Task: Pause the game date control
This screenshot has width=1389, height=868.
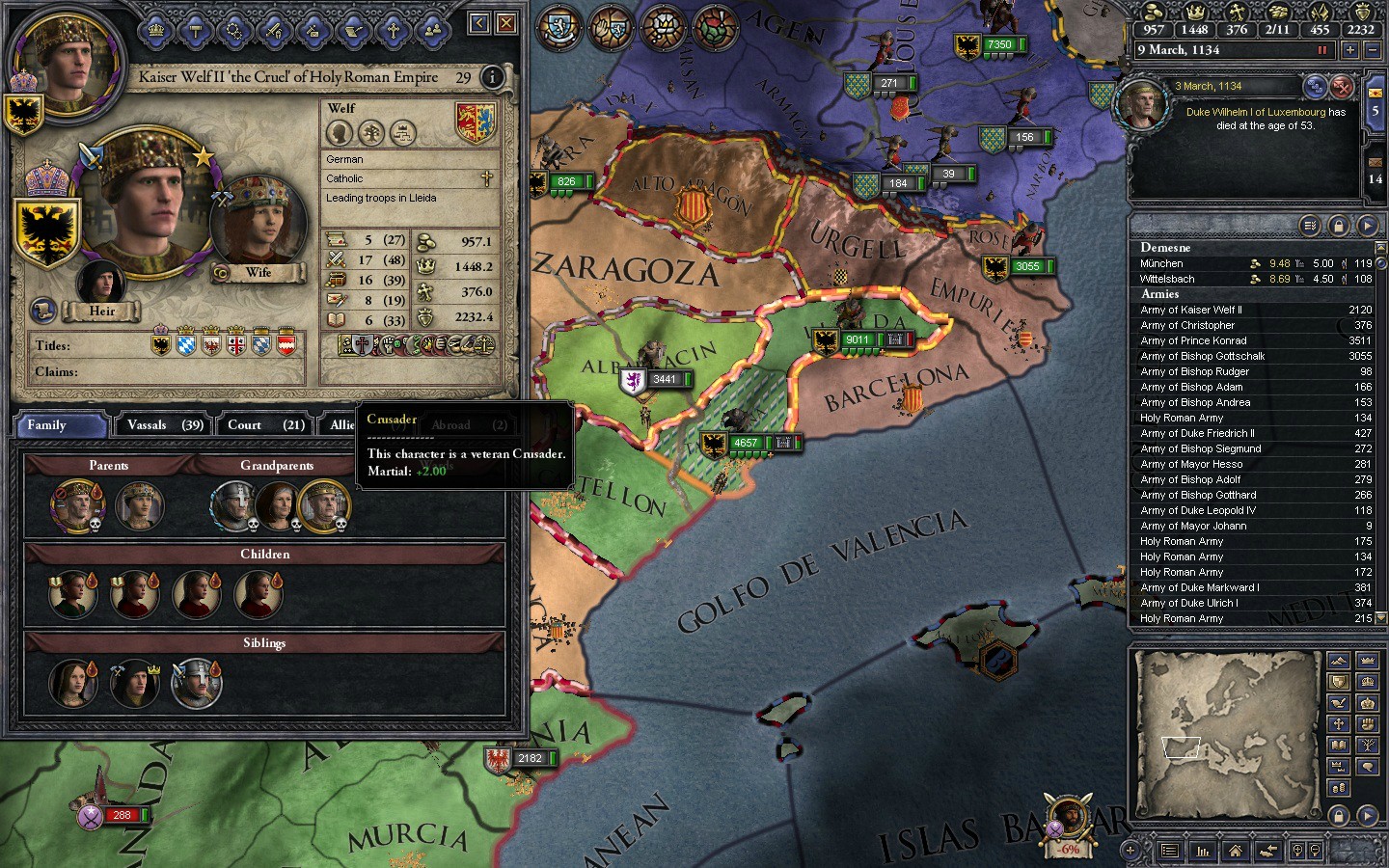Action: pos(1322,50)
